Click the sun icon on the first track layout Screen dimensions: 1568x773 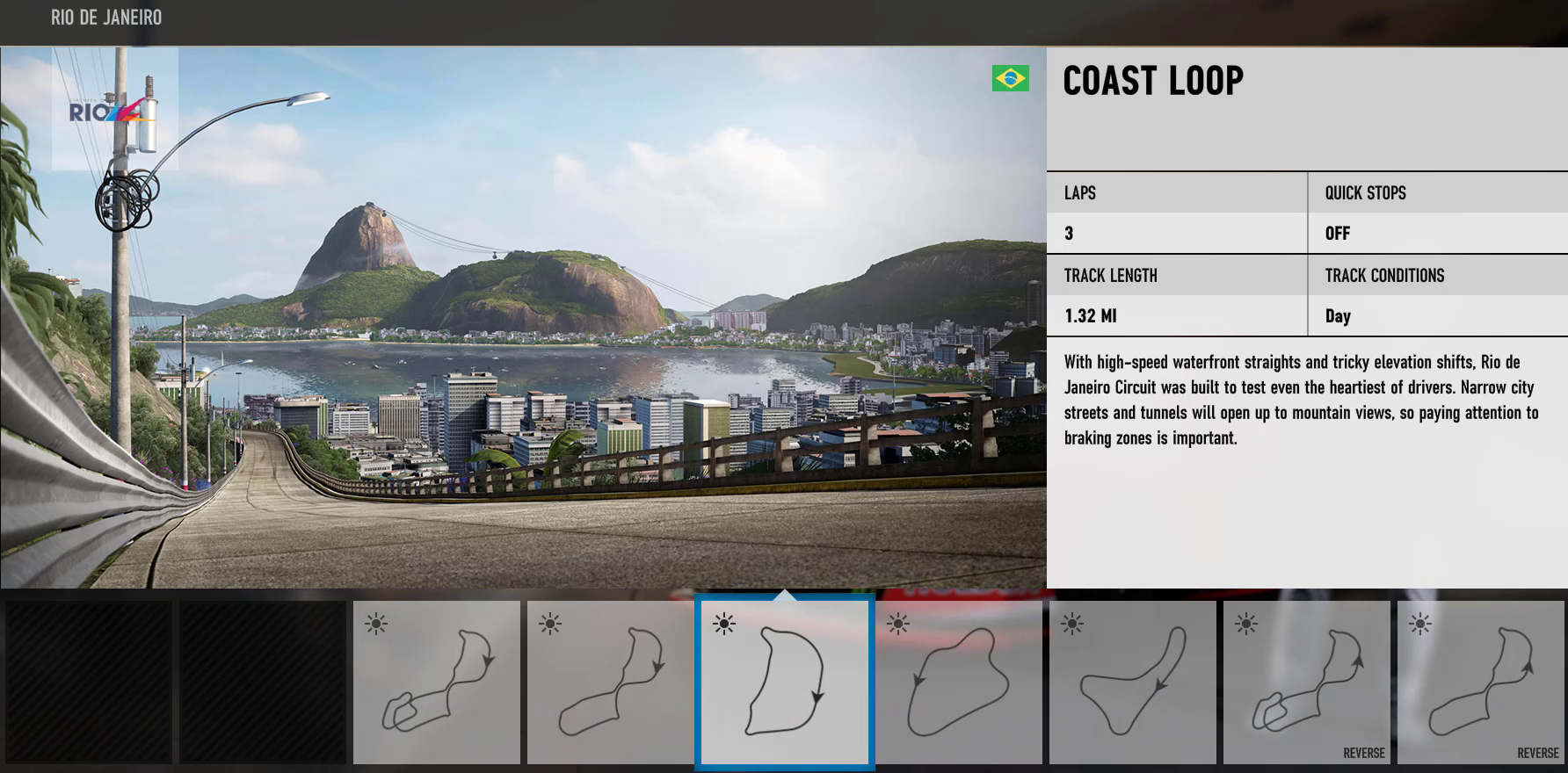(x=377, y=625)
